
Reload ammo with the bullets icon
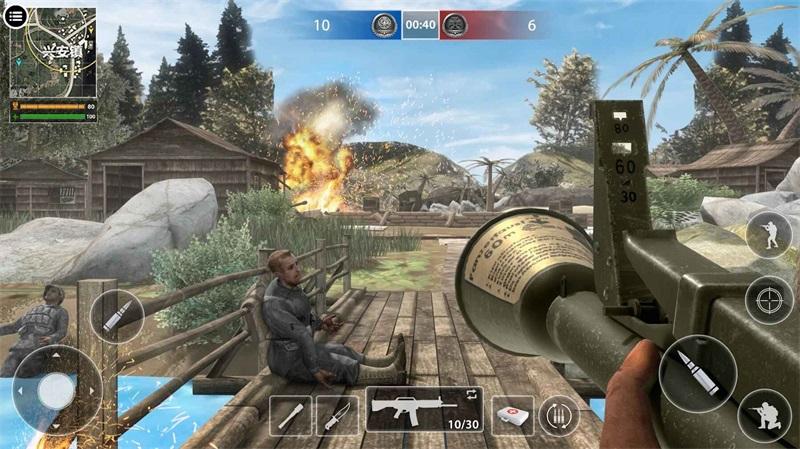pos(559,415)
